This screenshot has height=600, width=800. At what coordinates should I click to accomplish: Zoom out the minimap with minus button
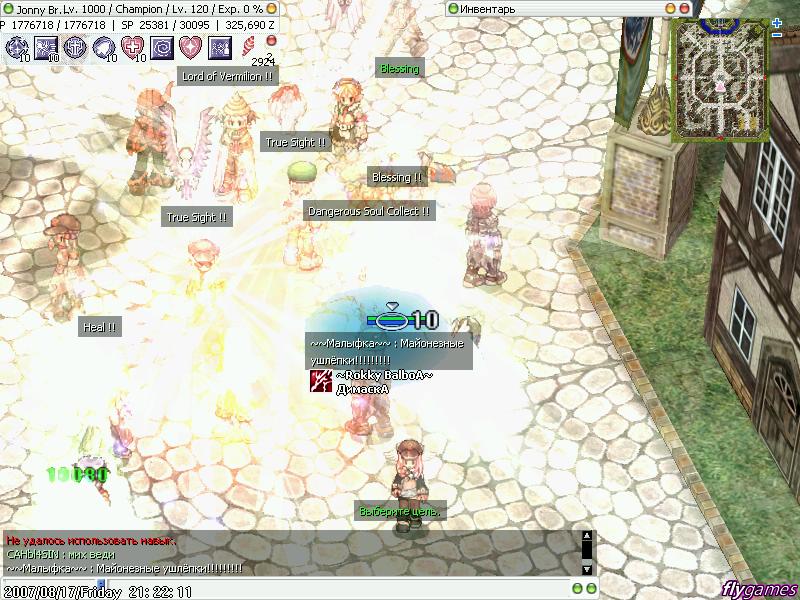click(x=777, y=36)
